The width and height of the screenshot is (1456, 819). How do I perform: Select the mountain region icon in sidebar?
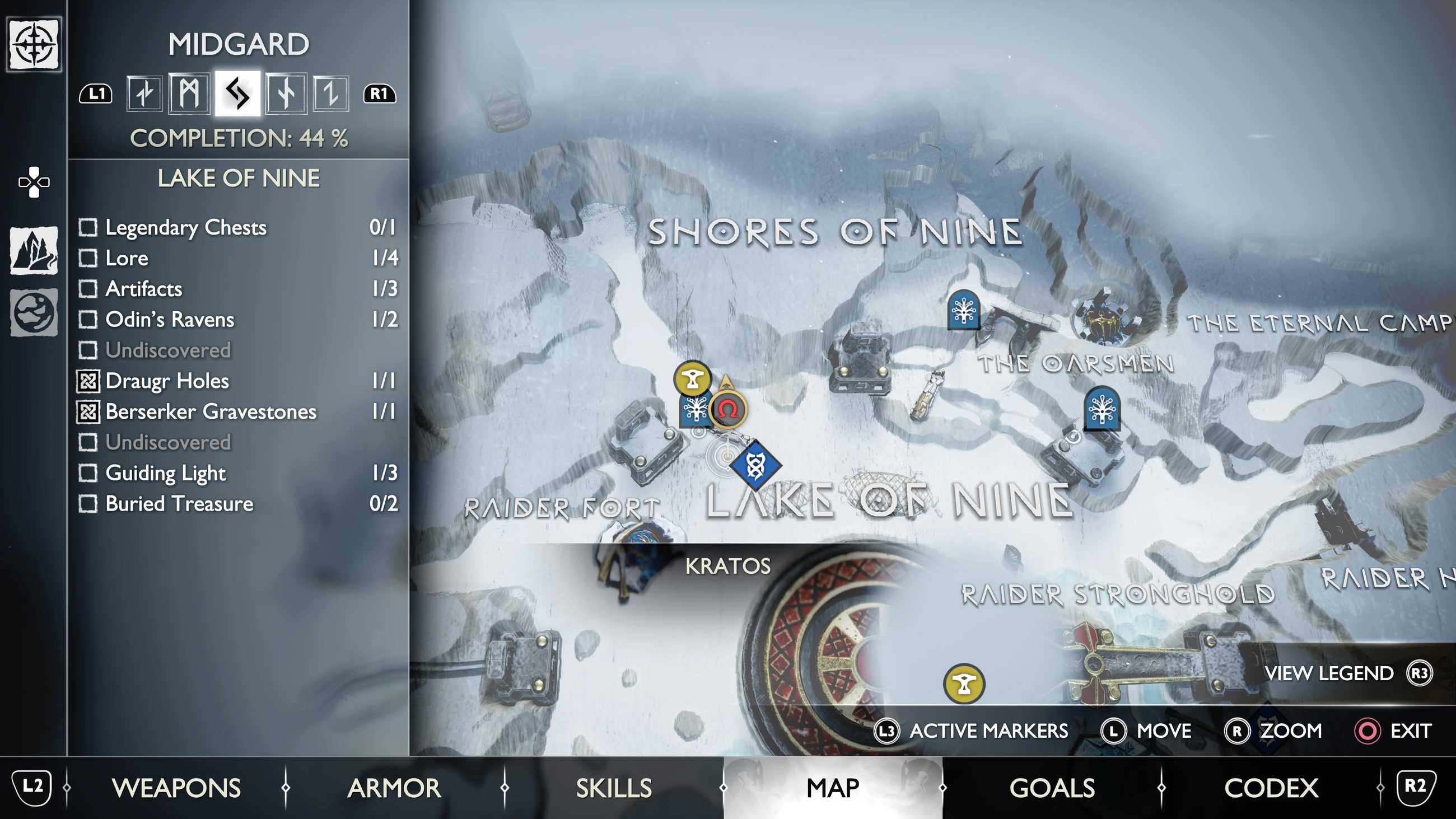[34, 250]
